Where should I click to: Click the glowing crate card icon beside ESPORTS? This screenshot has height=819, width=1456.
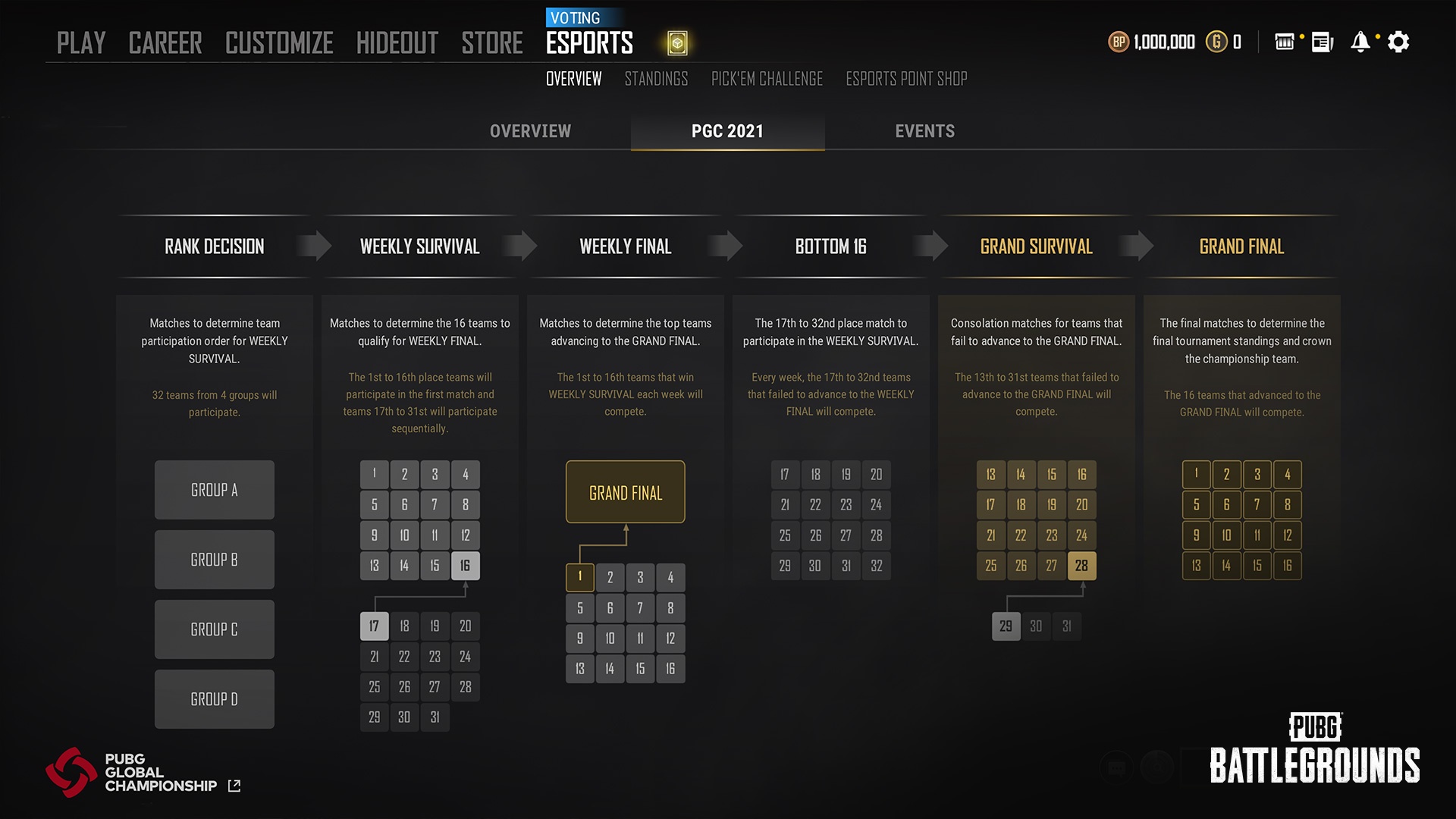point(677,43)
